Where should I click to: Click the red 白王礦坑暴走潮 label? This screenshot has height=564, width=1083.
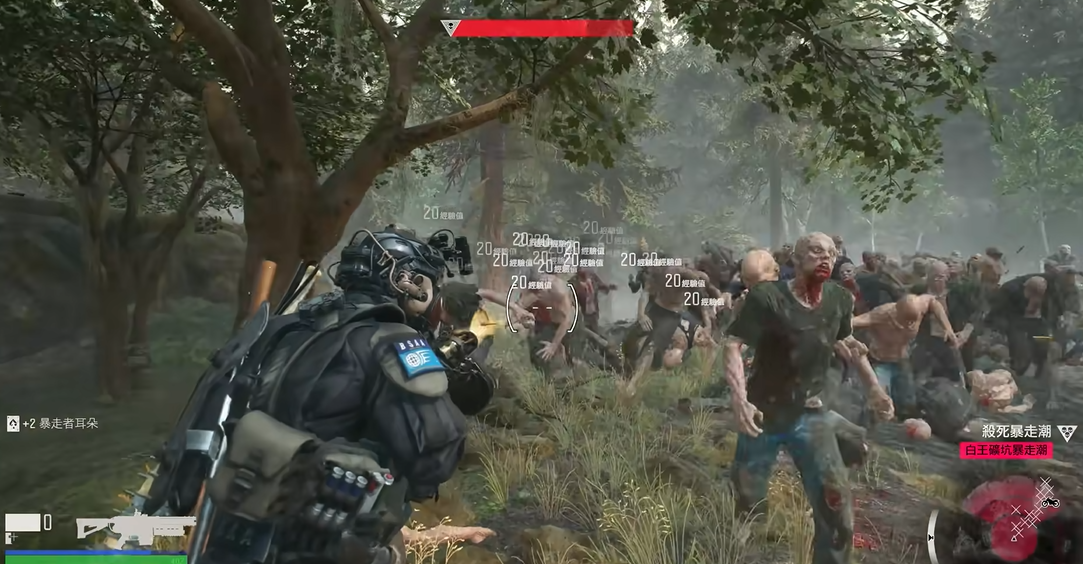[x=1006, y=451]
